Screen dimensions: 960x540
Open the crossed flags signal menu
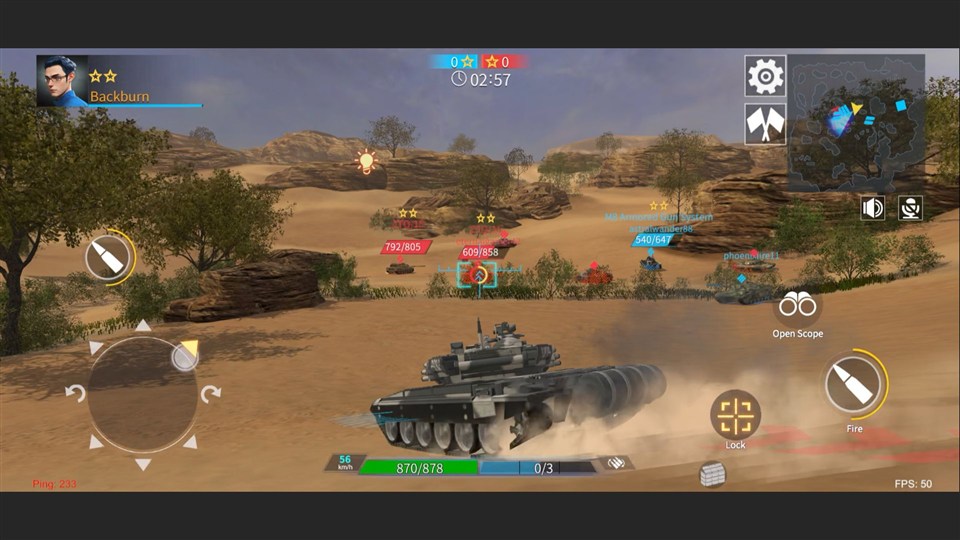(765, 124)
